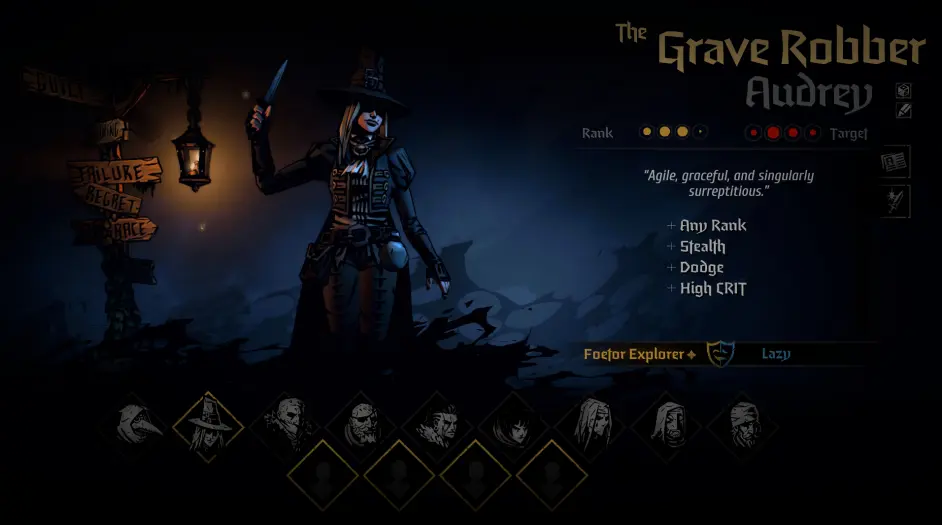The width and height of the screenshot is (942, 525).
Task: Select the Grave Robber hero portrait
Action: (x=209, y=423)
